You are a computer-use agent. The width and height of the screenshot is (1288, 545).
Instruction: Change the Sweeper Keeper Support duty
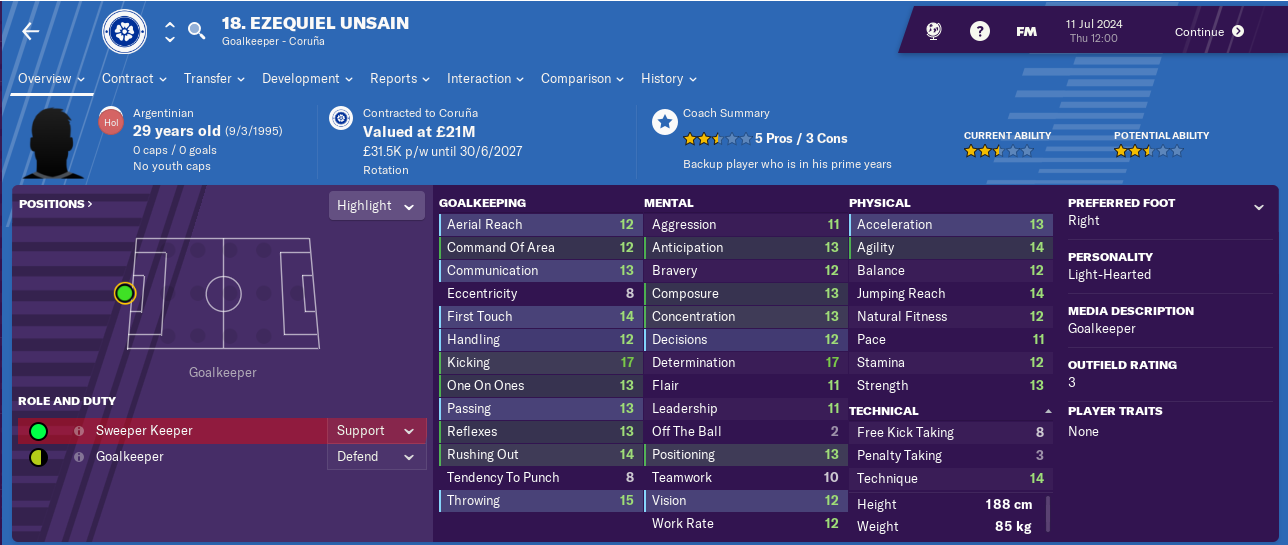click(376, 431)
